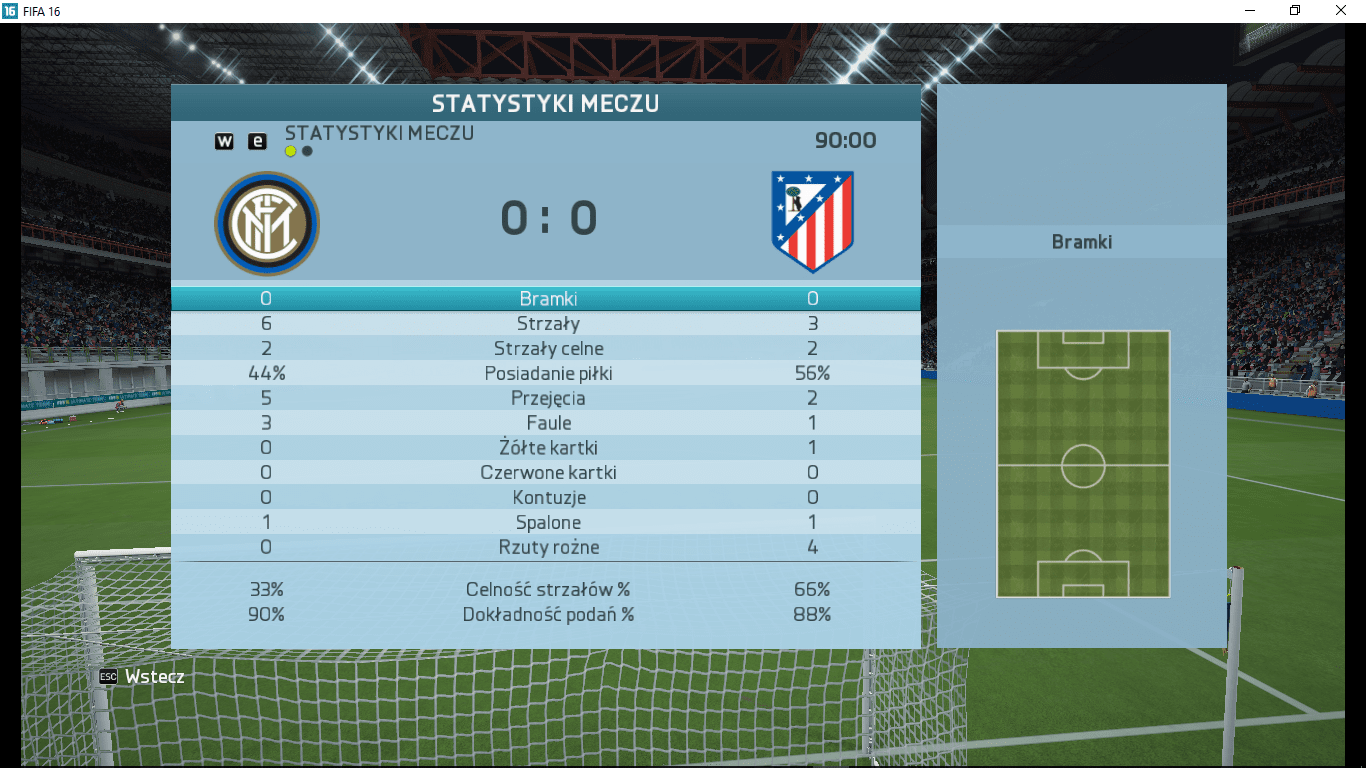
Task: Select the Przejęcia row
Action: point(548,399)
